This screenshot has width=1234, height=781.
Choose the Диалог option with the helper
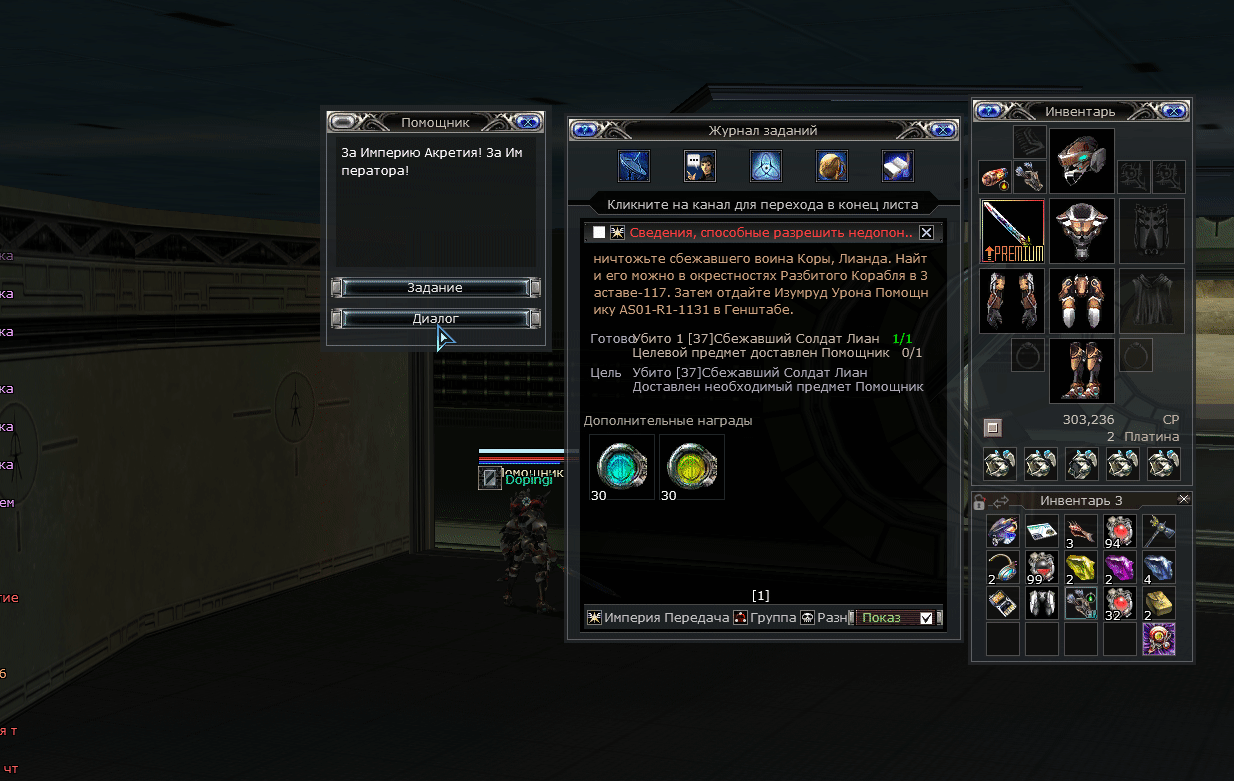click(x=435, y=319)
